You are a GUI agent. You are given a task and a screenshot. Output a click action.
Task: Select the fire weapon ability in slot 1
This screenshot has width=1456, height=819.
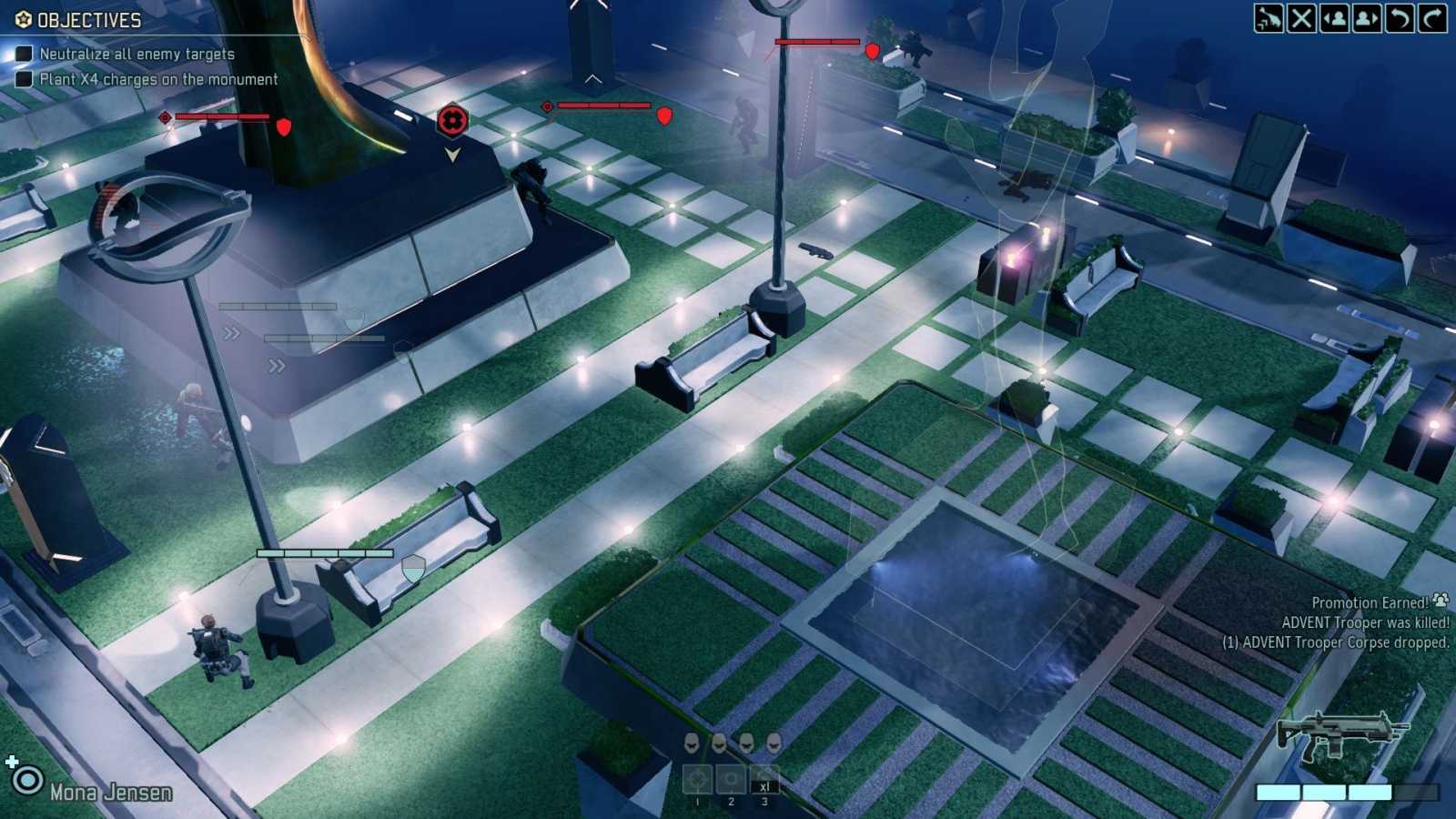(697, 779)
